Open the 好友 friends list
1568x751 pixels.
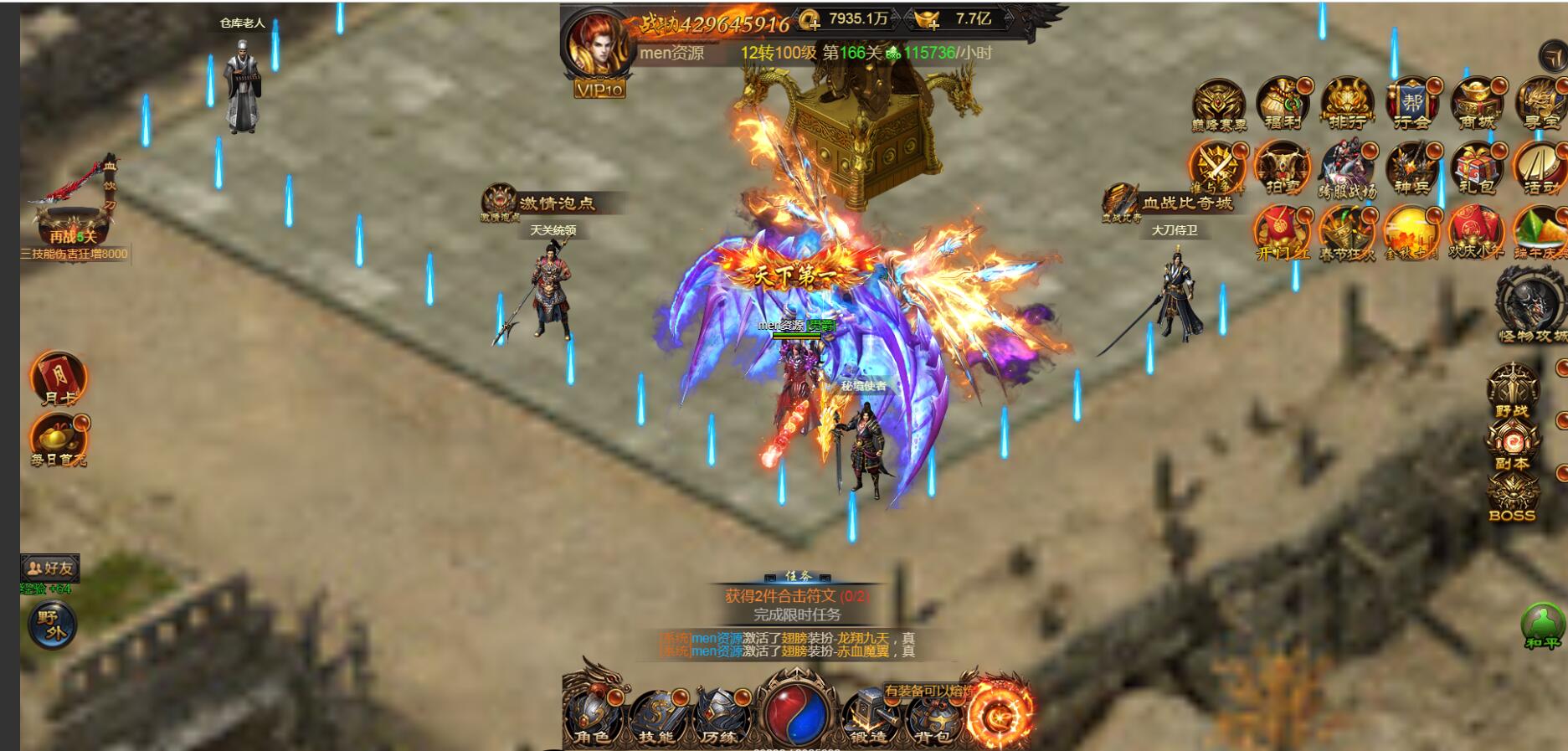coord(51,568)
